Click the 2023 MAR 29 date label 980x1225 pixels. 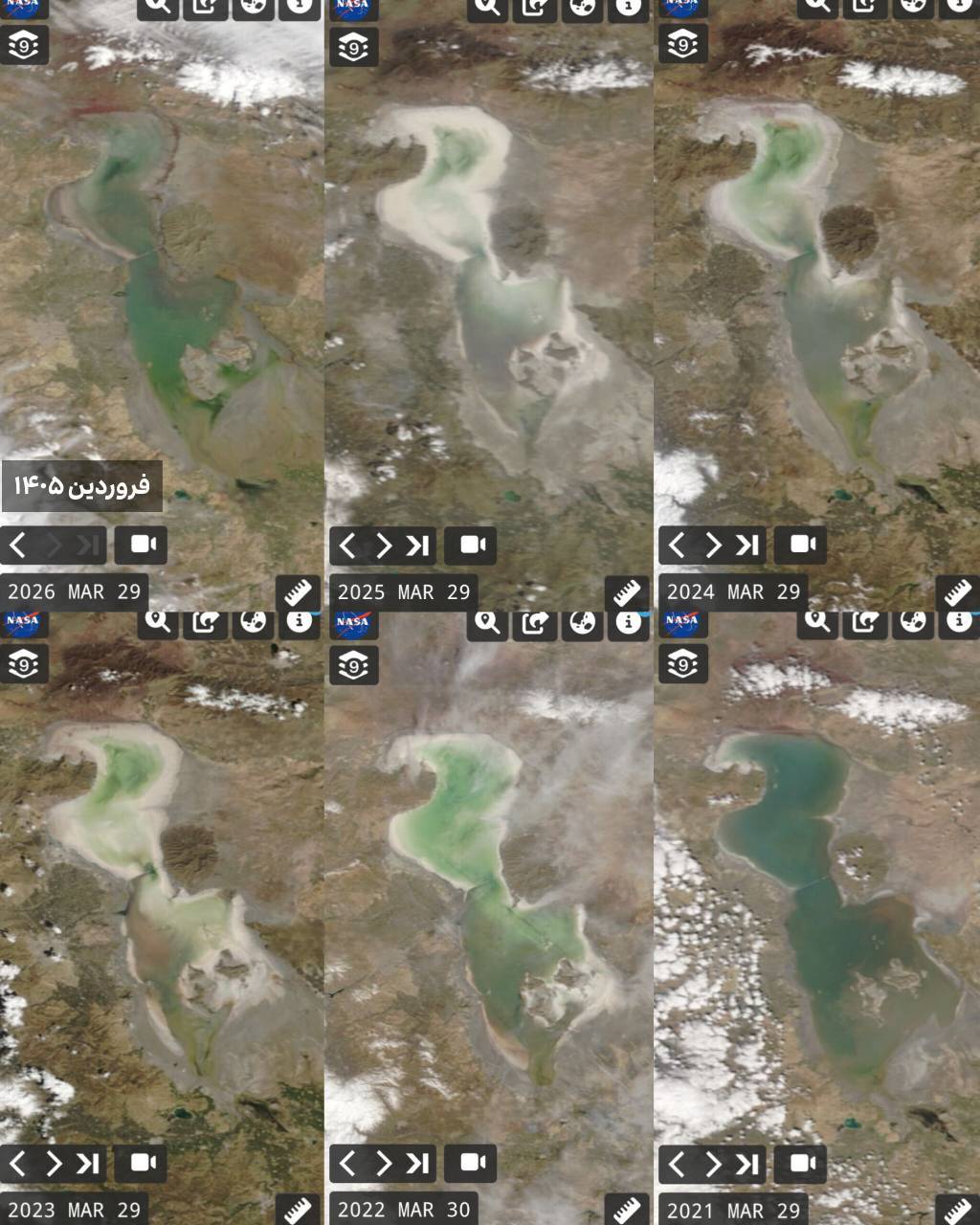(x=75, y=1210)
